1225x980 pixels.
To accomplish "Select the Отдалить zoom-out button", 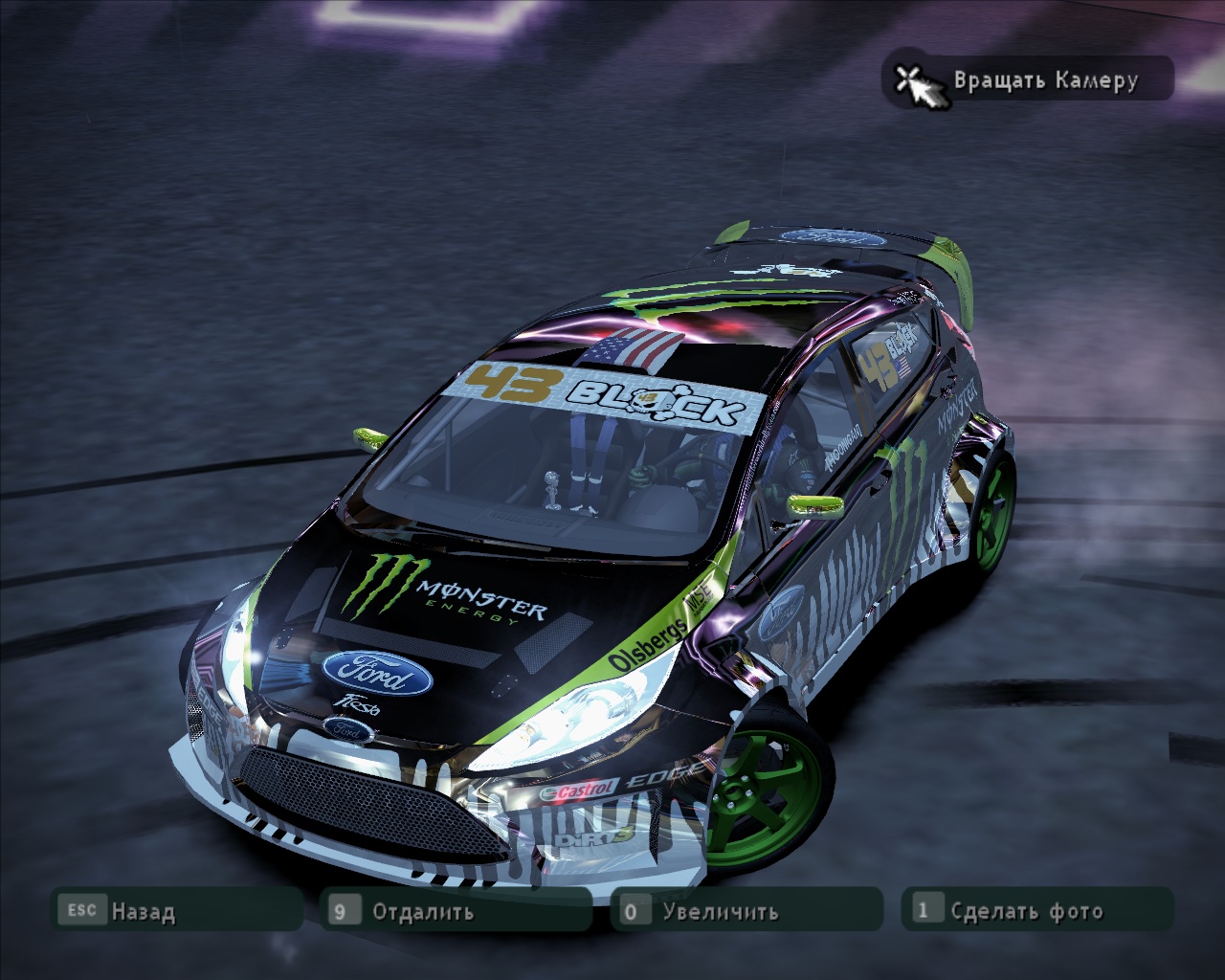I will (457, 910).
